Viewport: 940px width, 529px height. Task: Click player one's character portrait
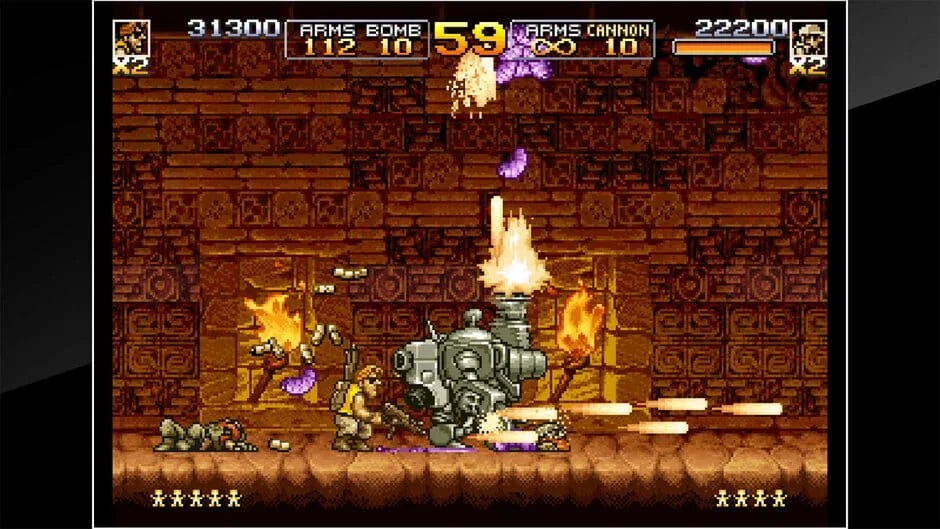click(x=131, y=38)
